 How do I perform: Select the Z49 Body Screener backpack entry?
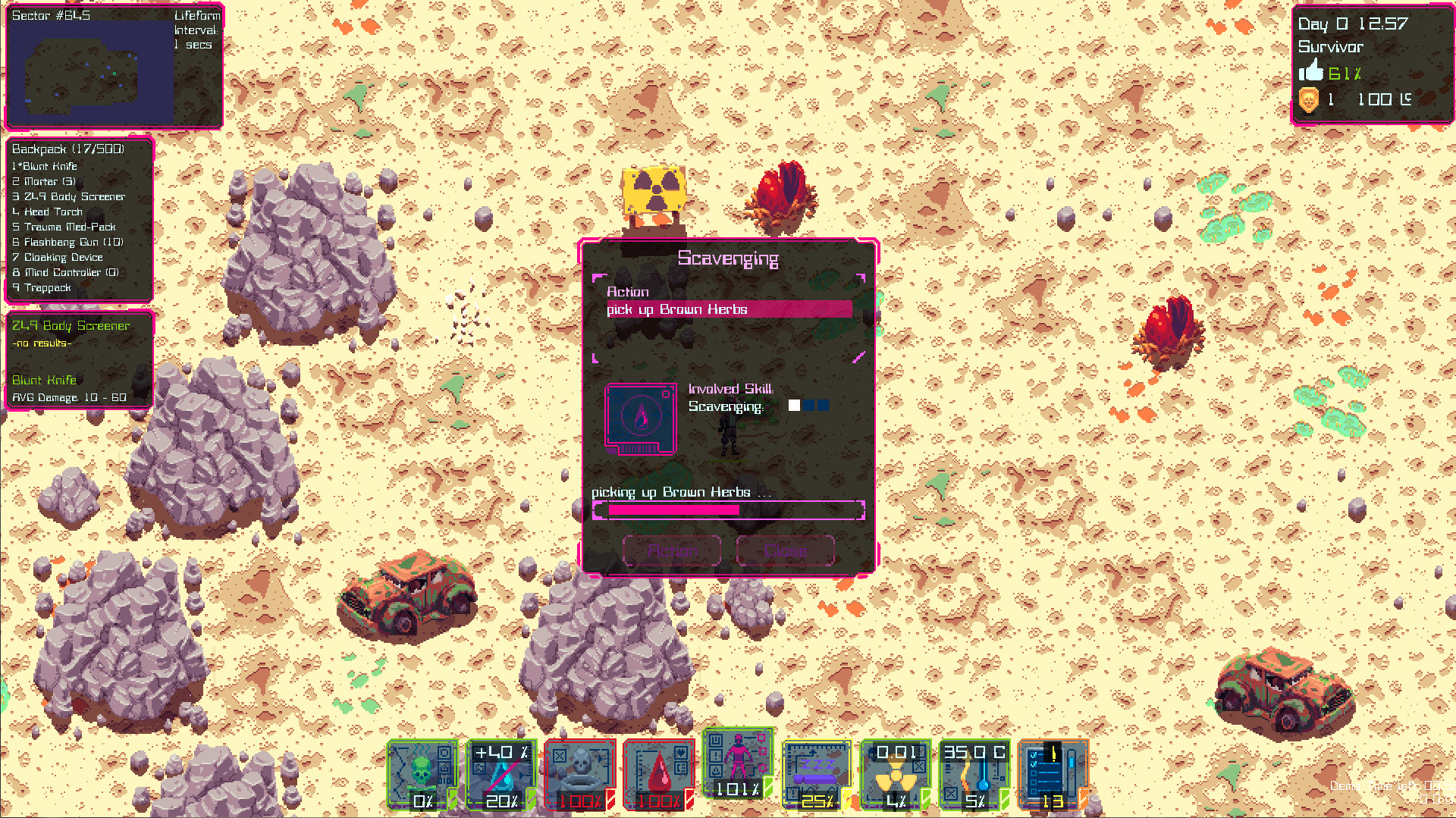coord(70,196)
